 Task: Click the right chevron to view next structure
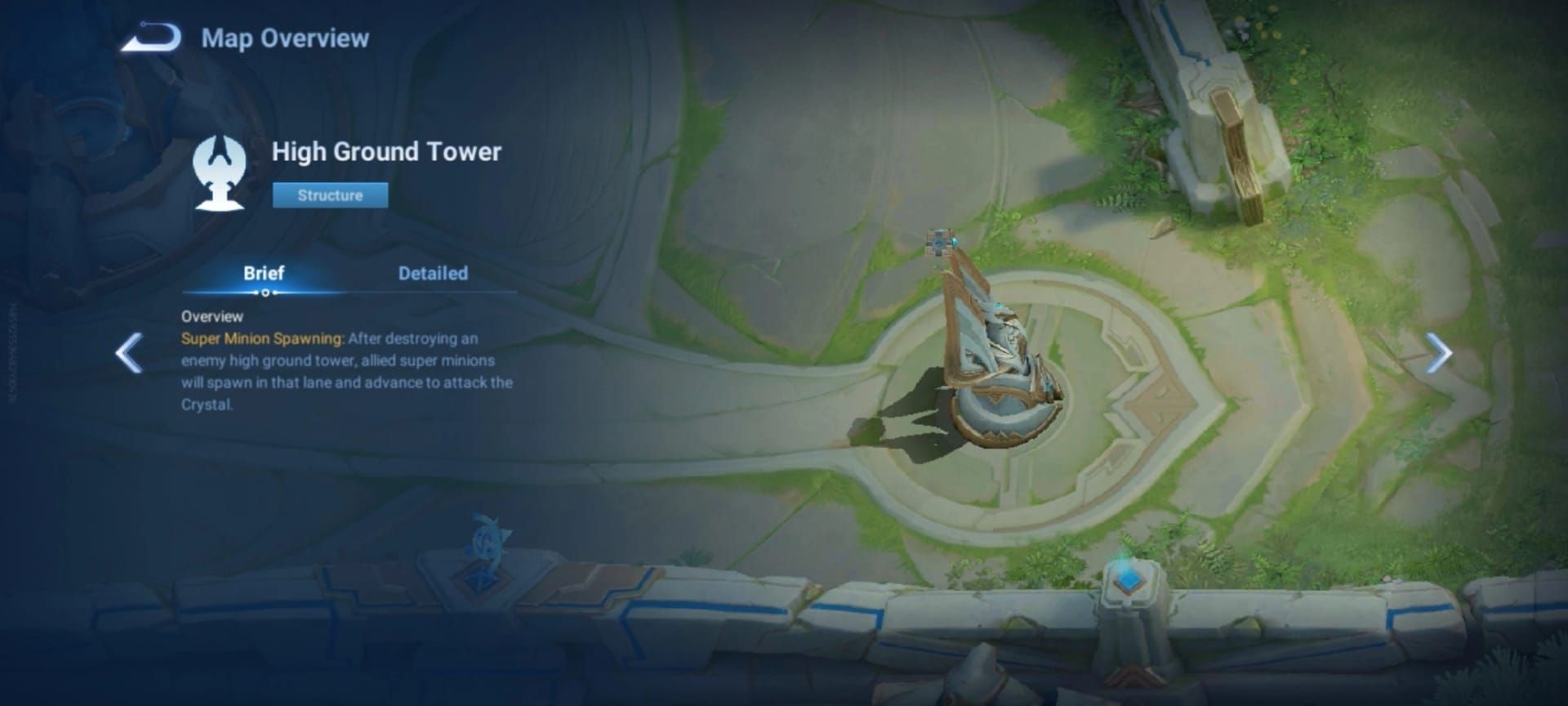click(1439, 353)
